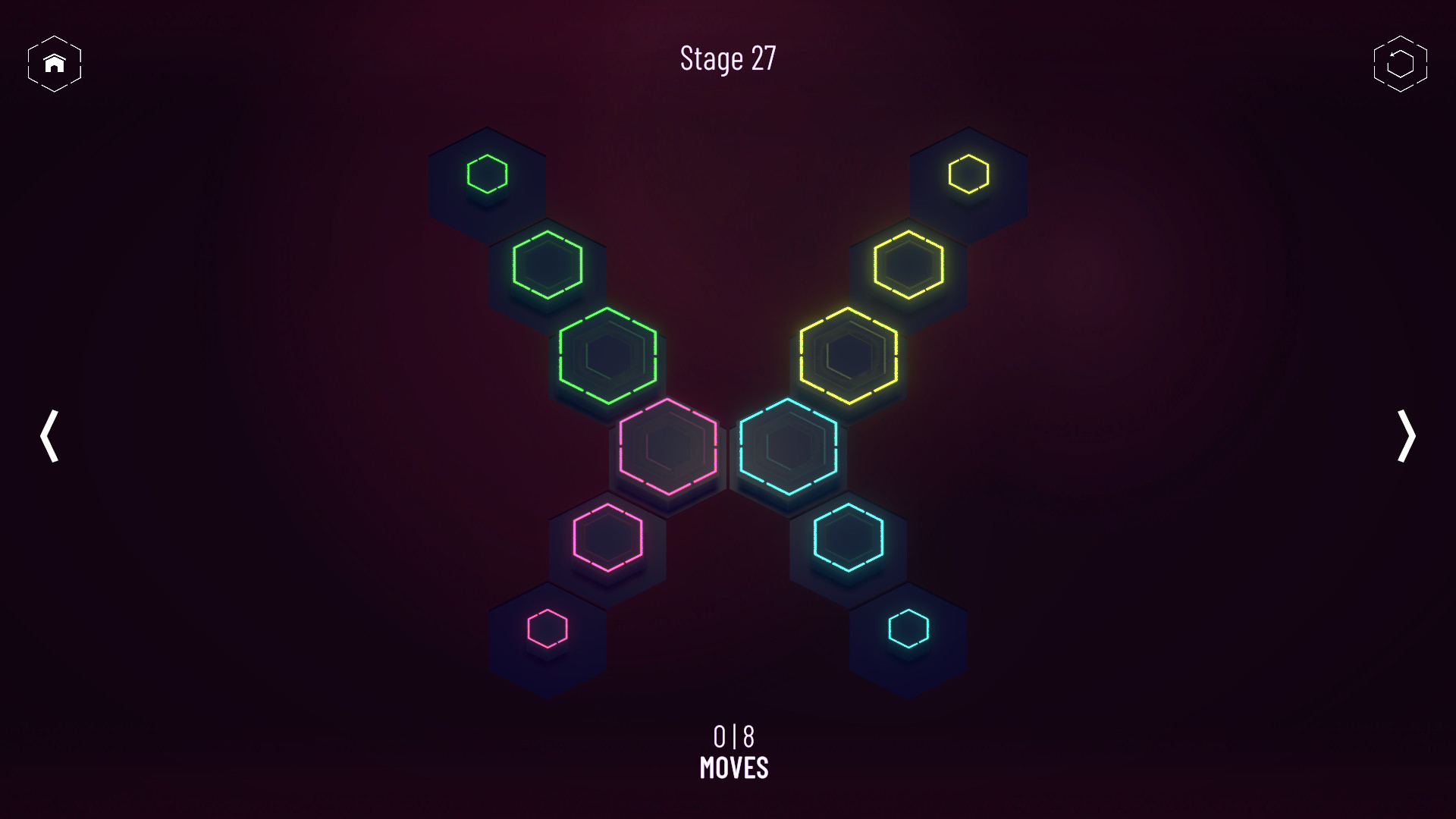1456x819 pixels.
Task: Click the restart stage icon top right
Action: [1401, 64]
